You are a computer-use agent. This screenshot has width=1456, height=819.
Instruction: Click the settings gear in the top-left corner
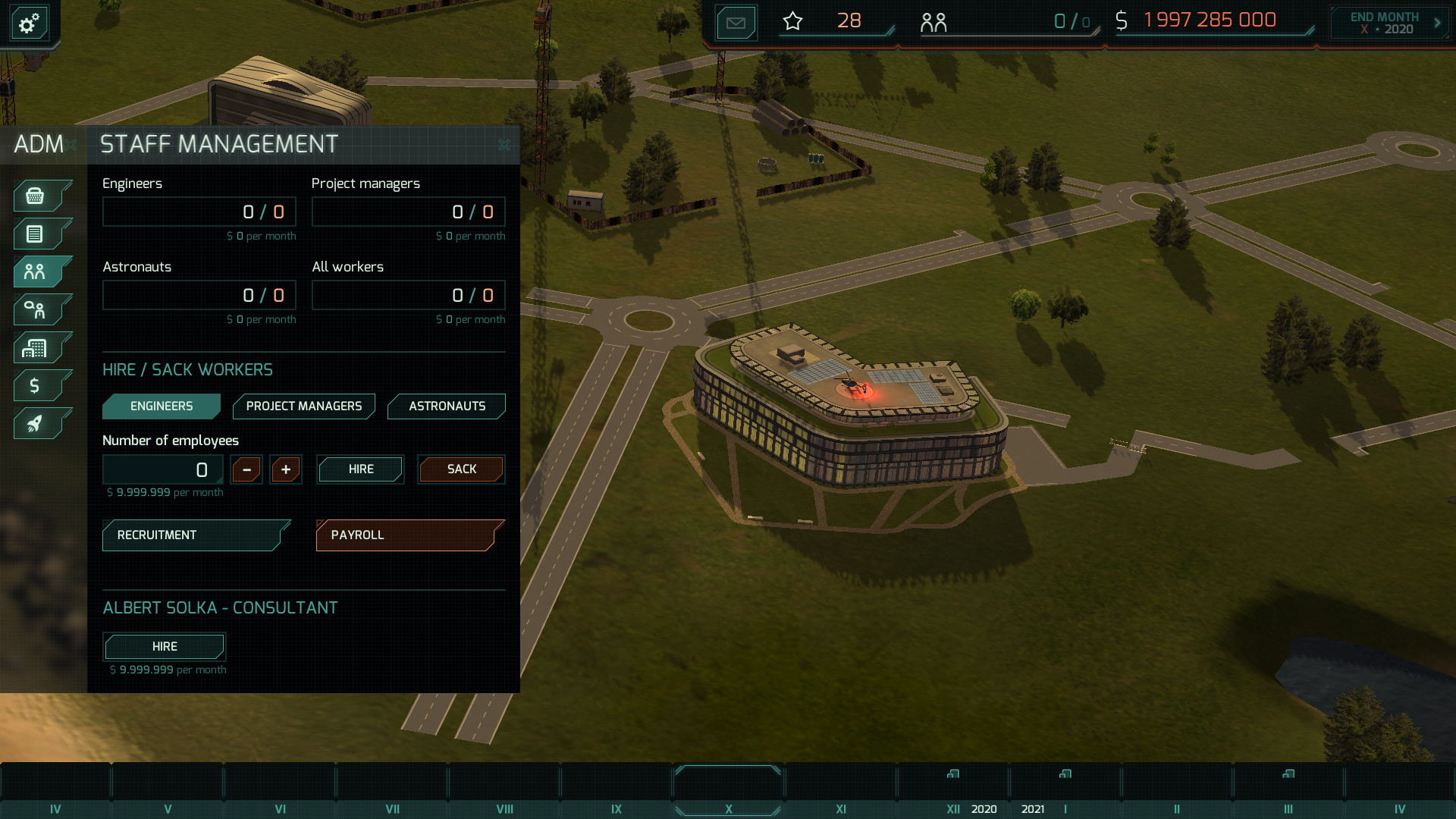click(x=28, y=23)
